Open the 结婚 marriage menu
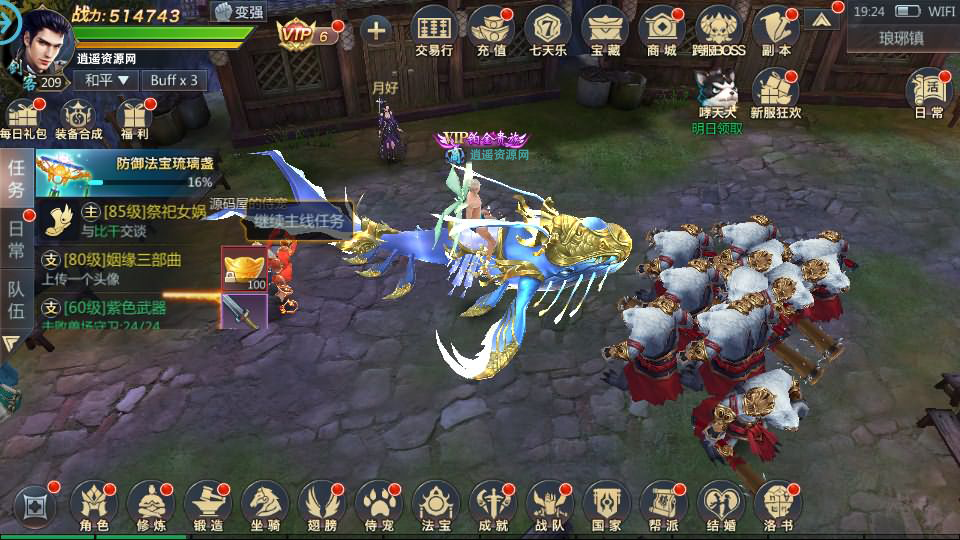 pos(720,506)
